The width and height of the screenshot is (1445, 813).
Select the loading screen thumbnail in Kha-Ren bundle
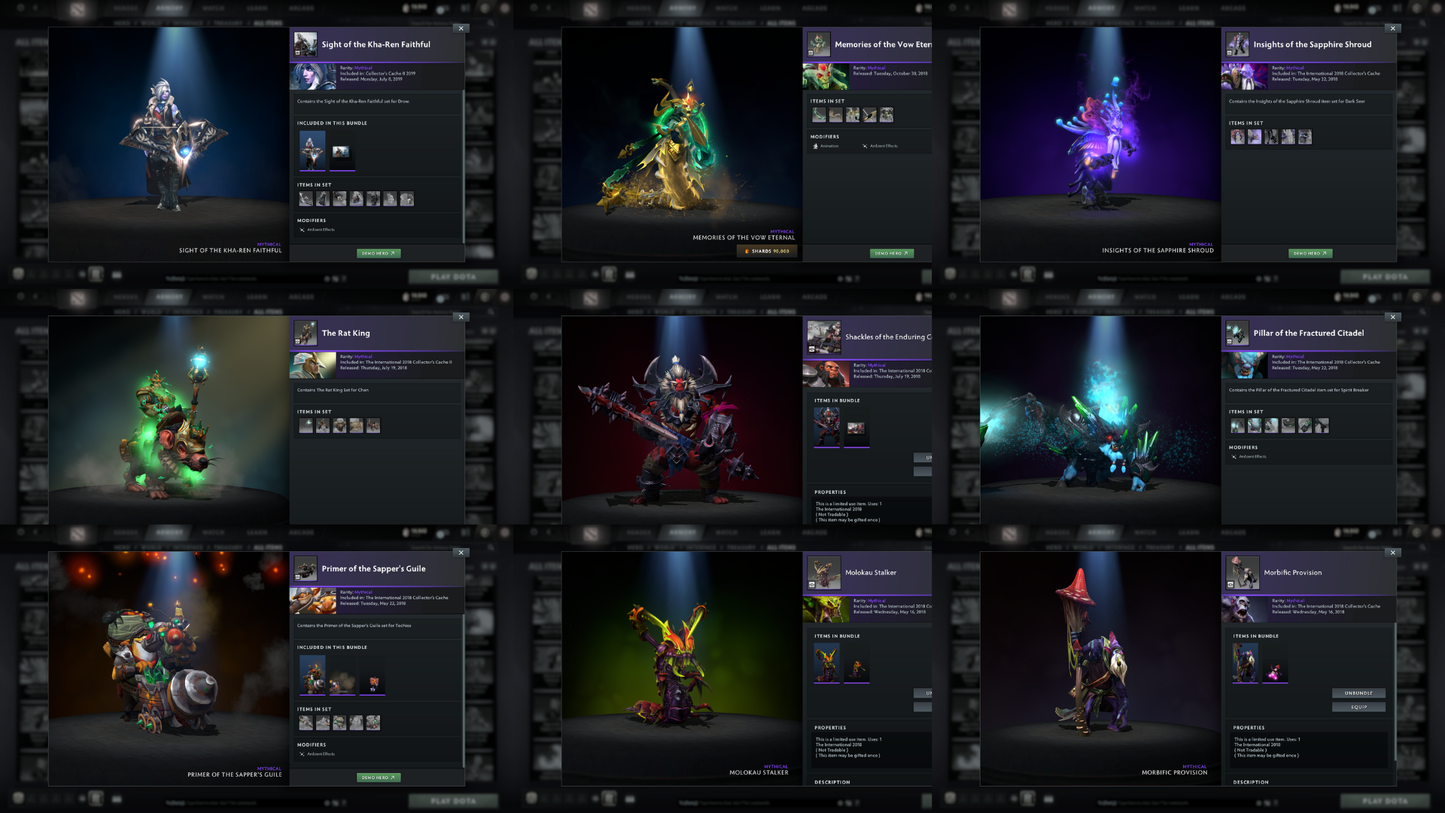[340, 152]
